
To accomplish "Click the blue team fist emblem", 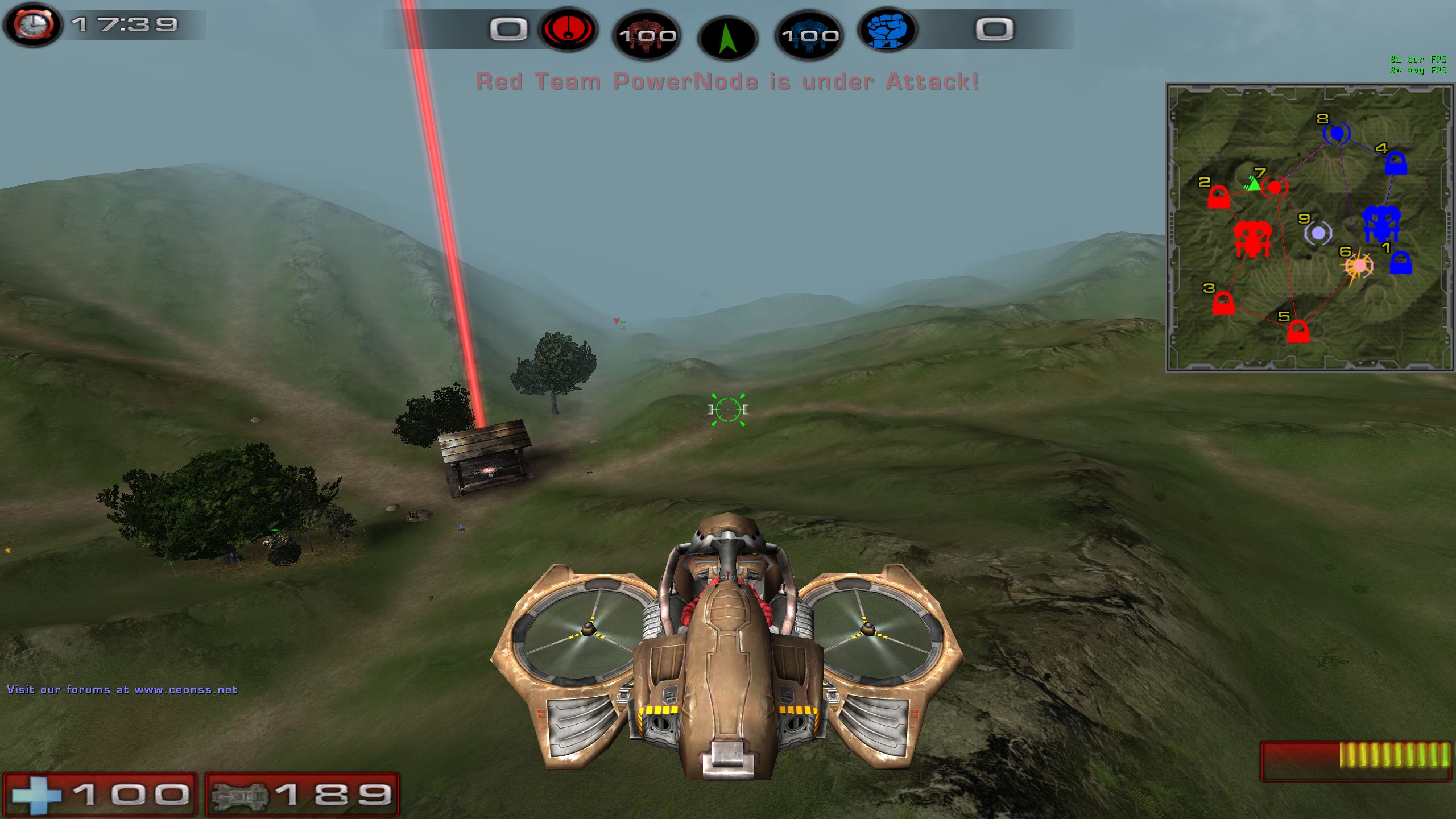I will (x=887, y=29).
